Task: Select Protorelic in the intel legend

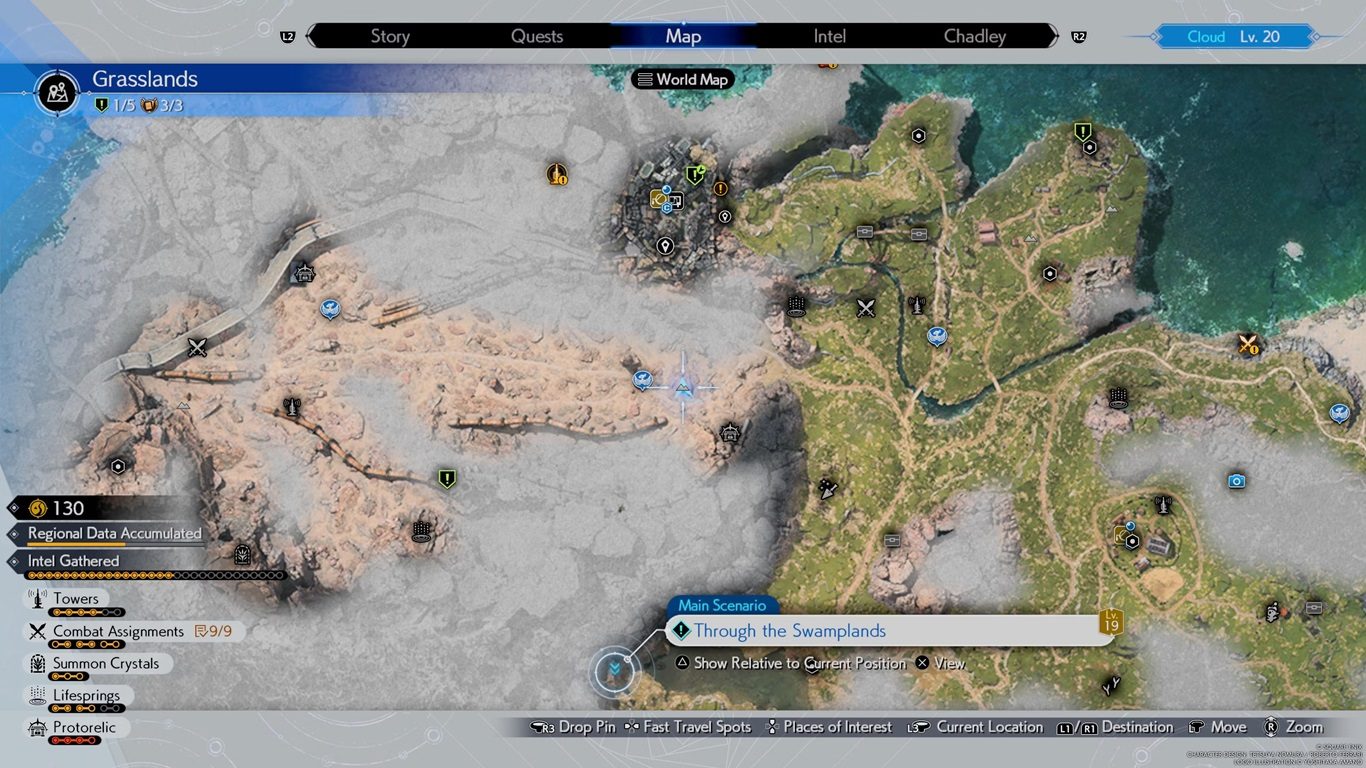Action: click(x=85, y=727)
